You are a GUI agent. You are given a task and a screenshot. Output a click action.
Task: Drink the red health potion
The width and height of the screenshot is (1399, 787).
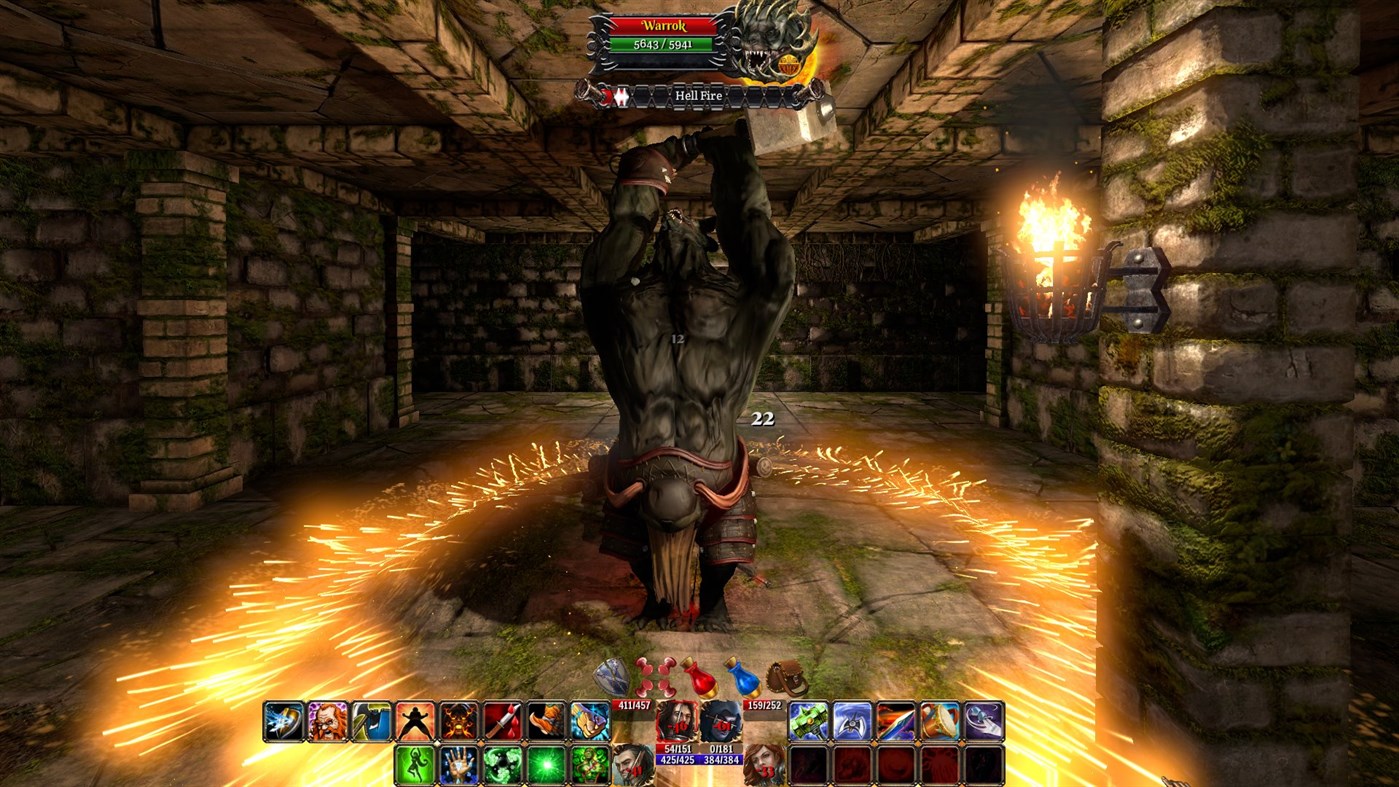[x=700, y=677]
